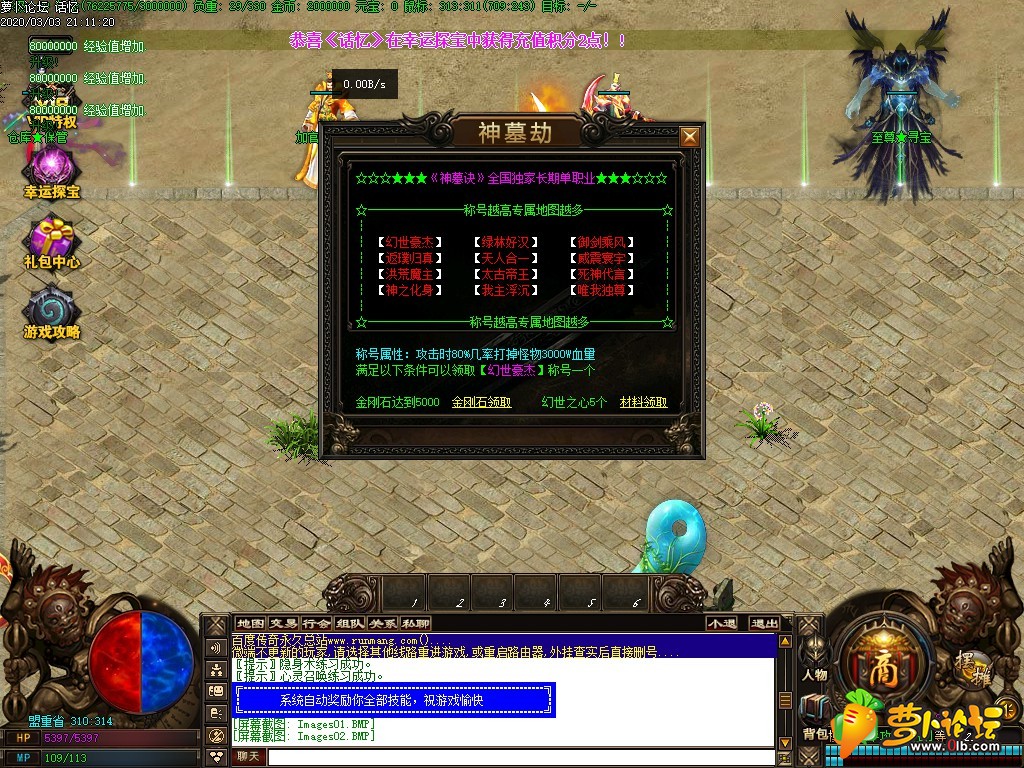This screenshot has height=768, width=1024.
Task: Open the 游戏攻略 game guide
Action: (x=51, y=312)
